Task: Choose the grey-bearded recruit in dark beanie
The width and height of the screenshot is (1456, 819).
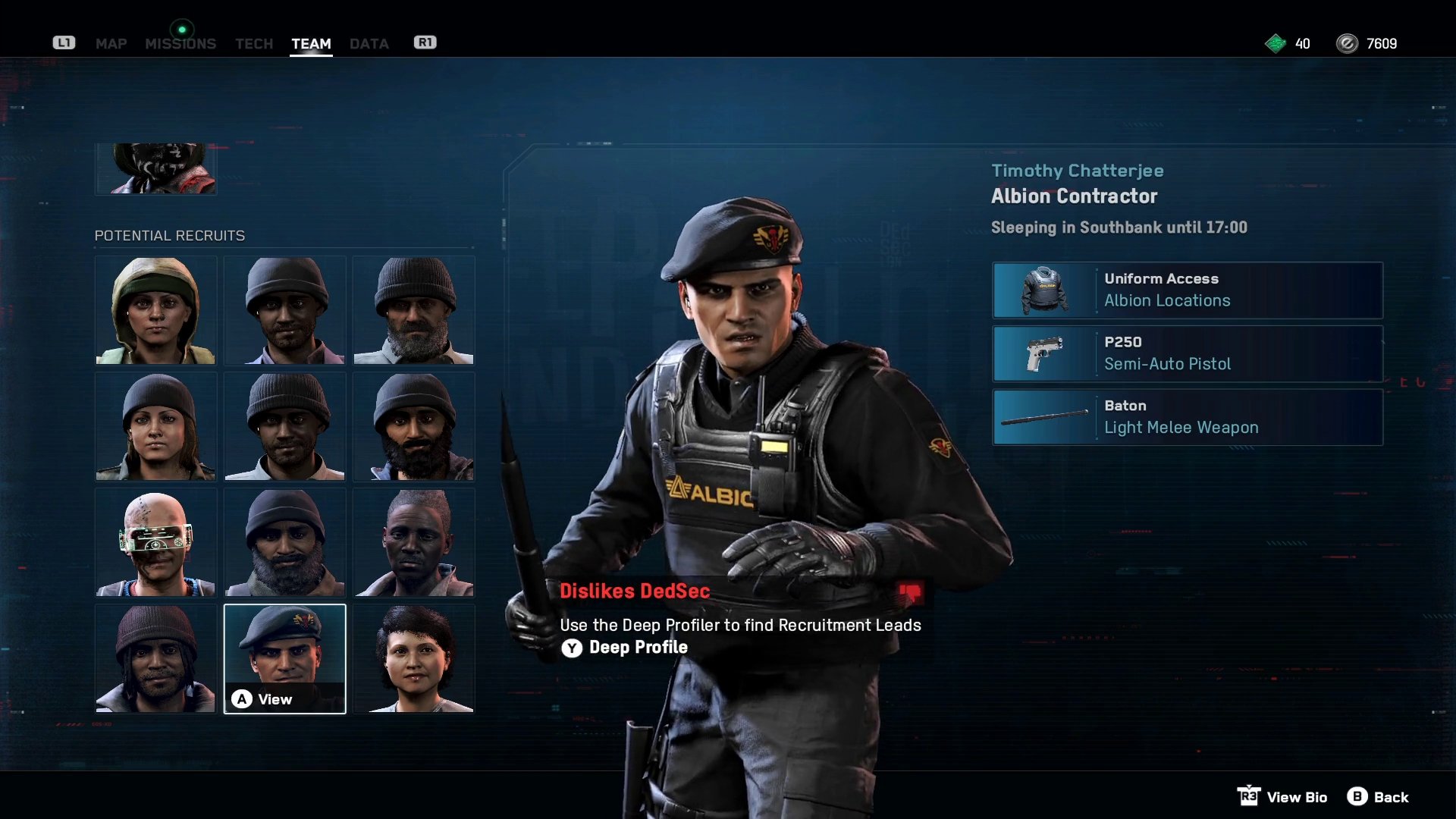Action: tap(413, 310)
